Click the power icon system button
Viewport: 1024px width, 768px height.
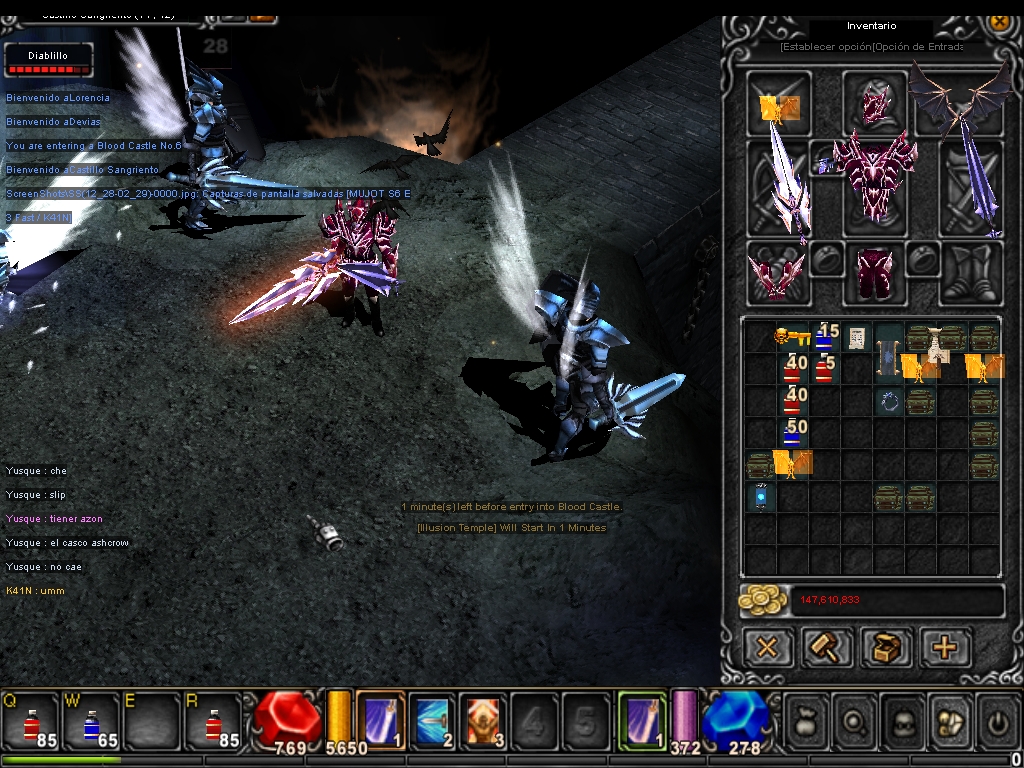click(x=997, y=719)
